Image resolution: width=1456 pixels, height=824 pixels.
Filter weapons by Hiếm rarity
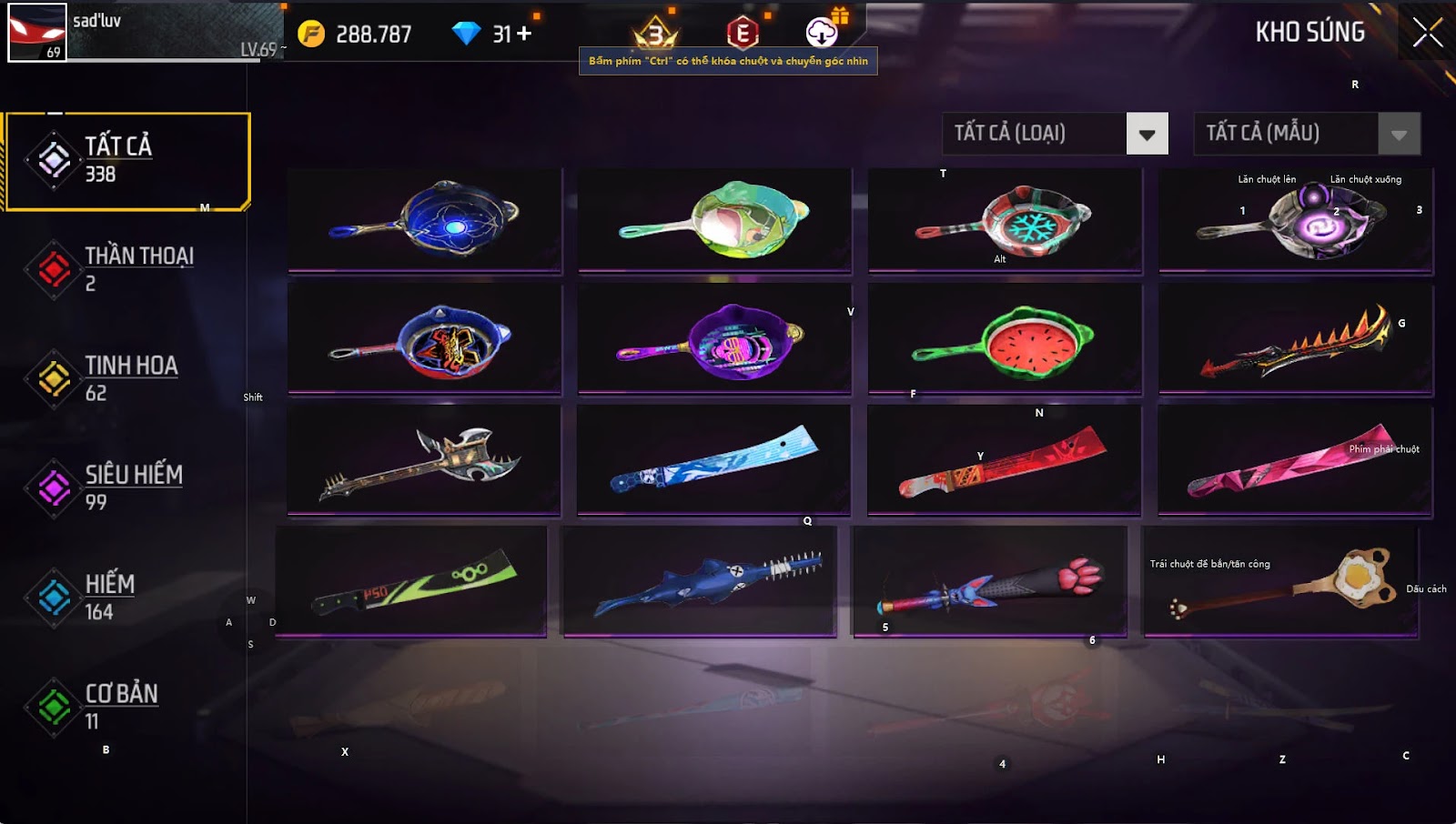(127, 597)
